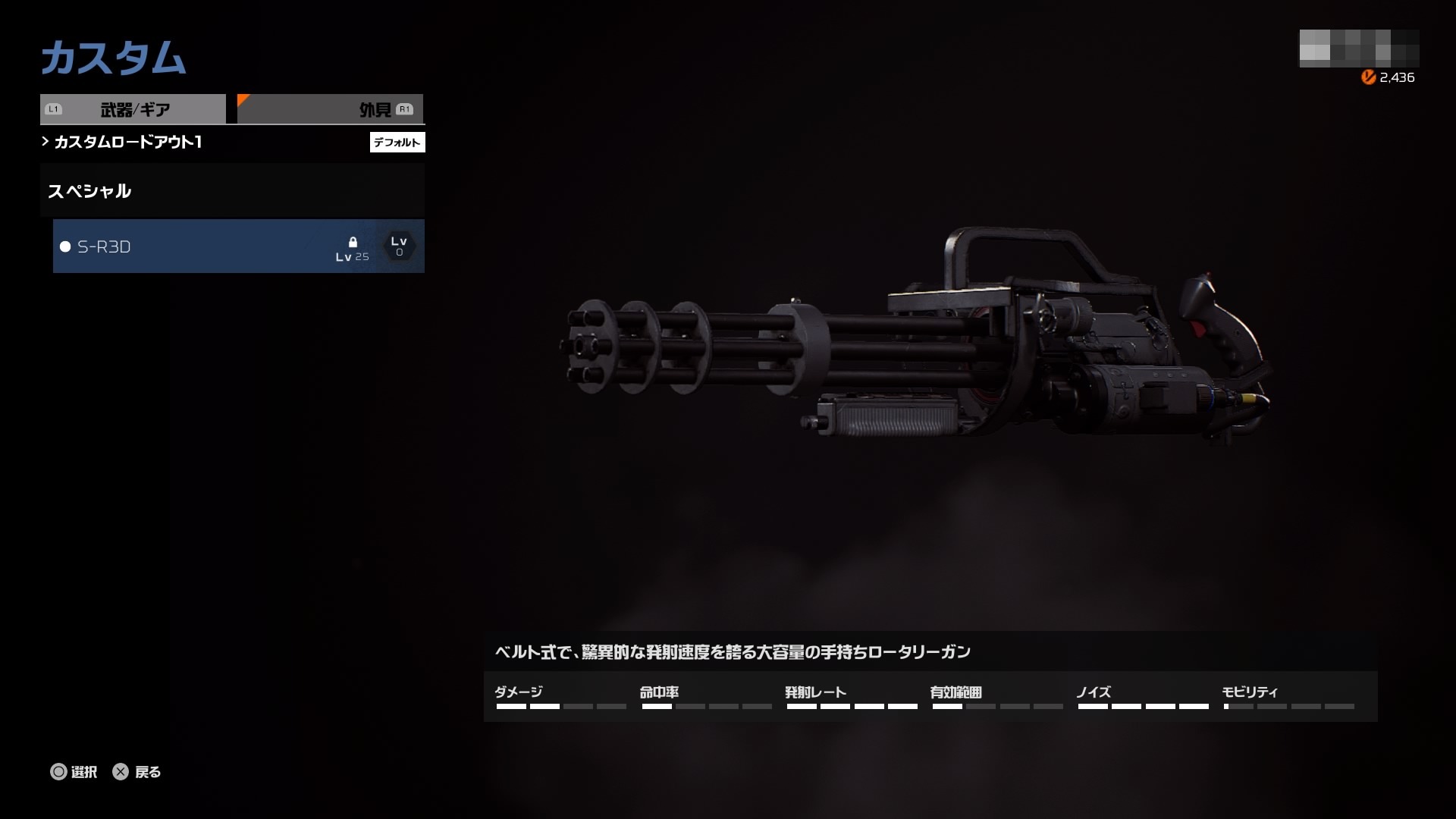1456x819 pixels.
Task: Select the S-R3D weapon row
Action: pos(238,246)
